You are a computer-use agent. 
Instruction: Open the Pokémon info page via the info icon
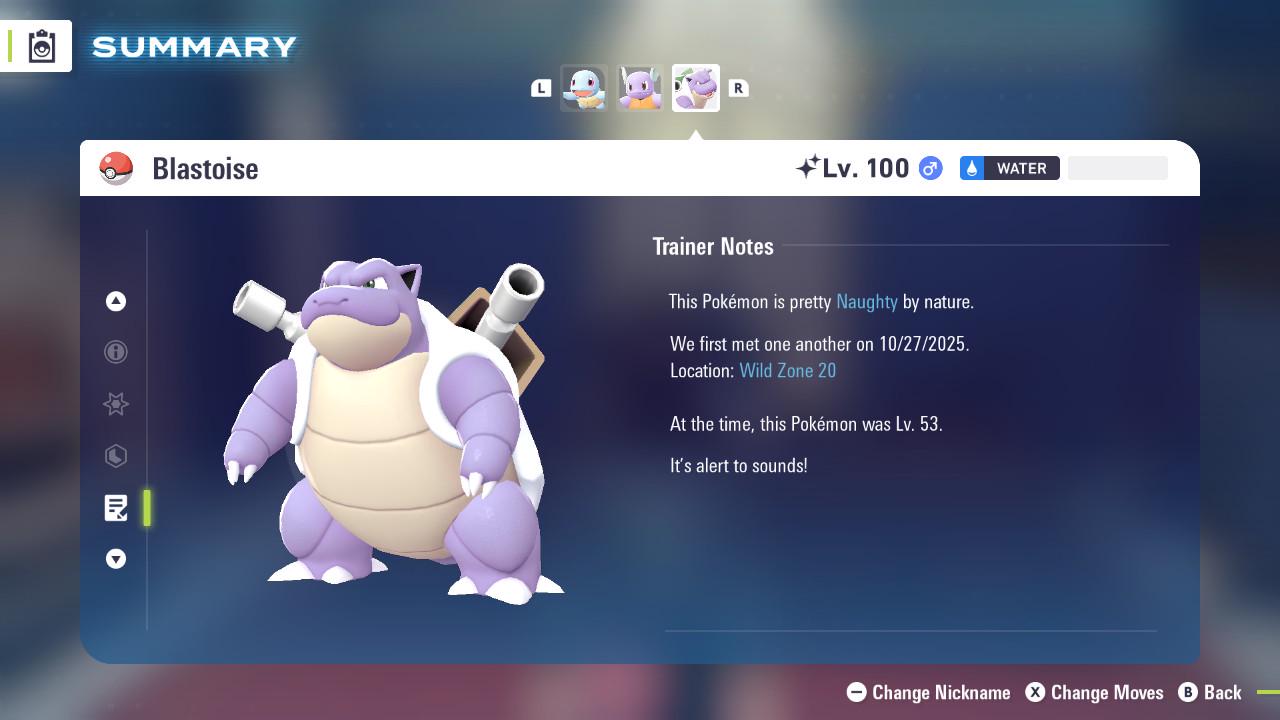(x=115, y=352)
